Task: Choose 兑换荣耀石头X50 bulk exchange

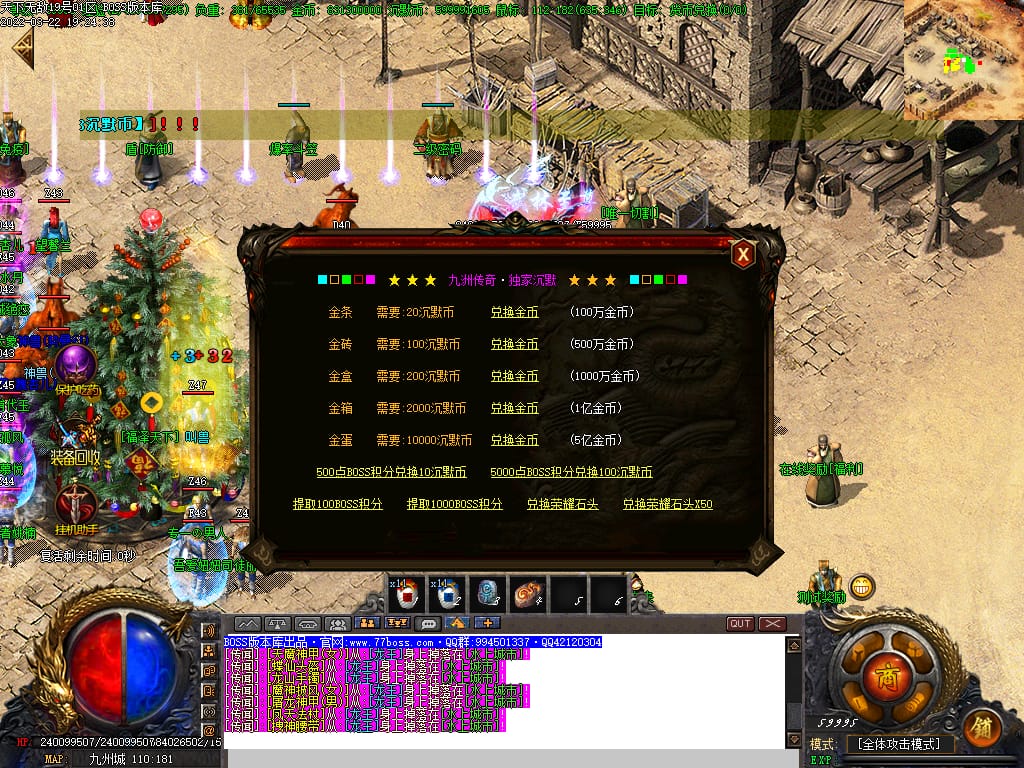Action: point(667,504)
